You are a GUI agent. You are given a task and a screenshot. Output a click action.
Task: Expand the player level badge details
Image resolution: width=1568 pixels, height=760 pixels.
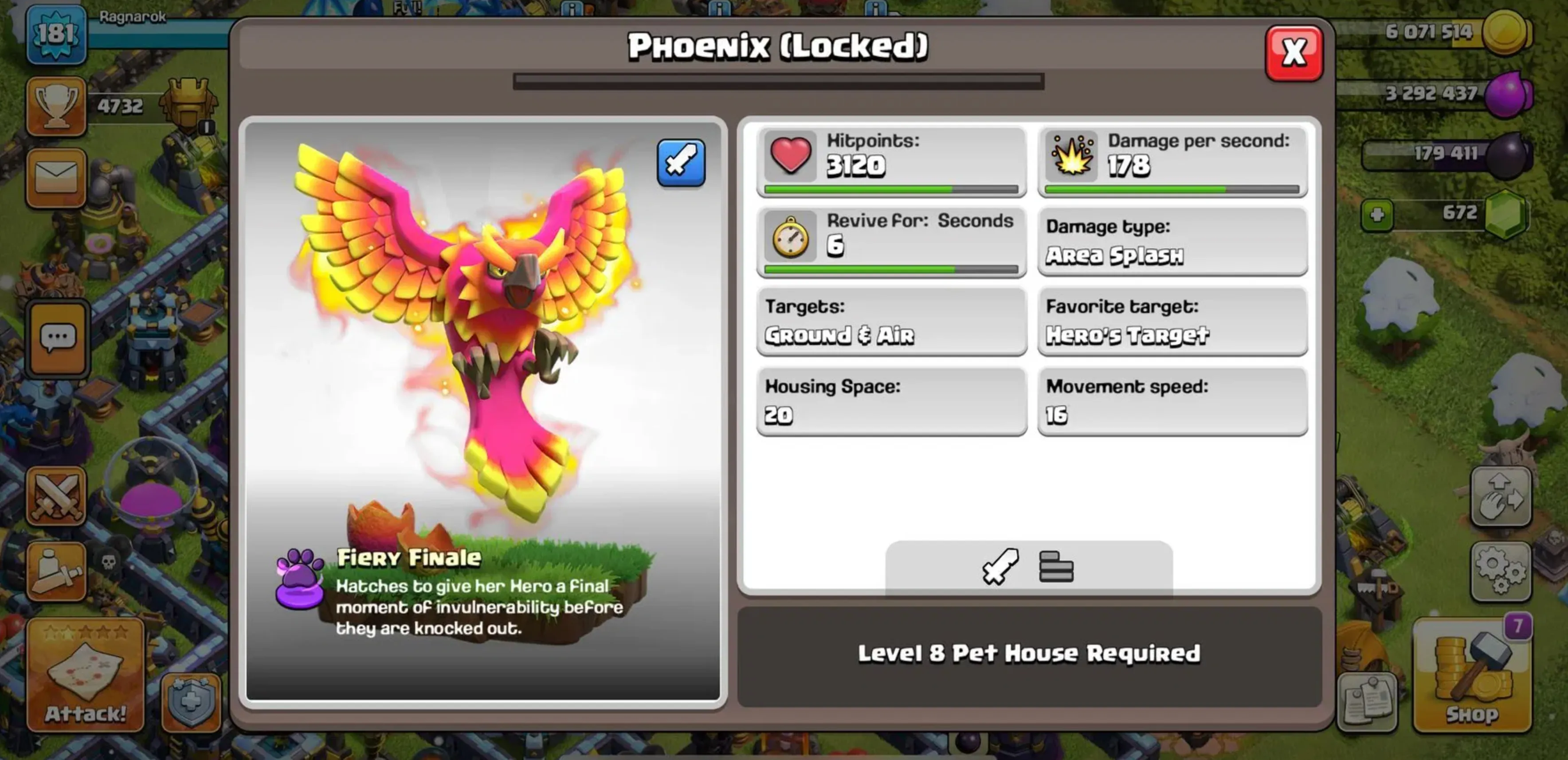click(x=55, y=35)
